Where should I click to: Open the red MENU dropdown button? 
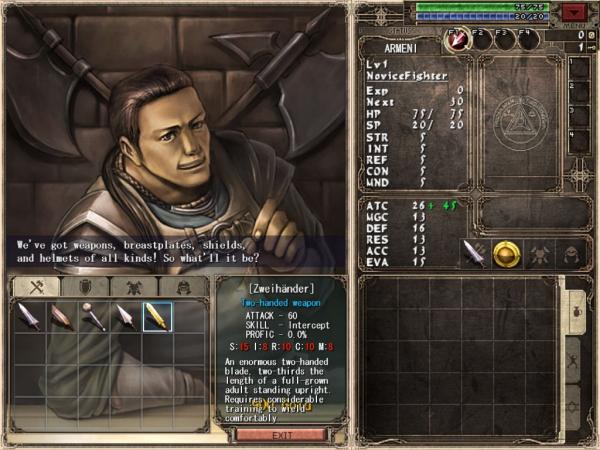tap(573, 12)
